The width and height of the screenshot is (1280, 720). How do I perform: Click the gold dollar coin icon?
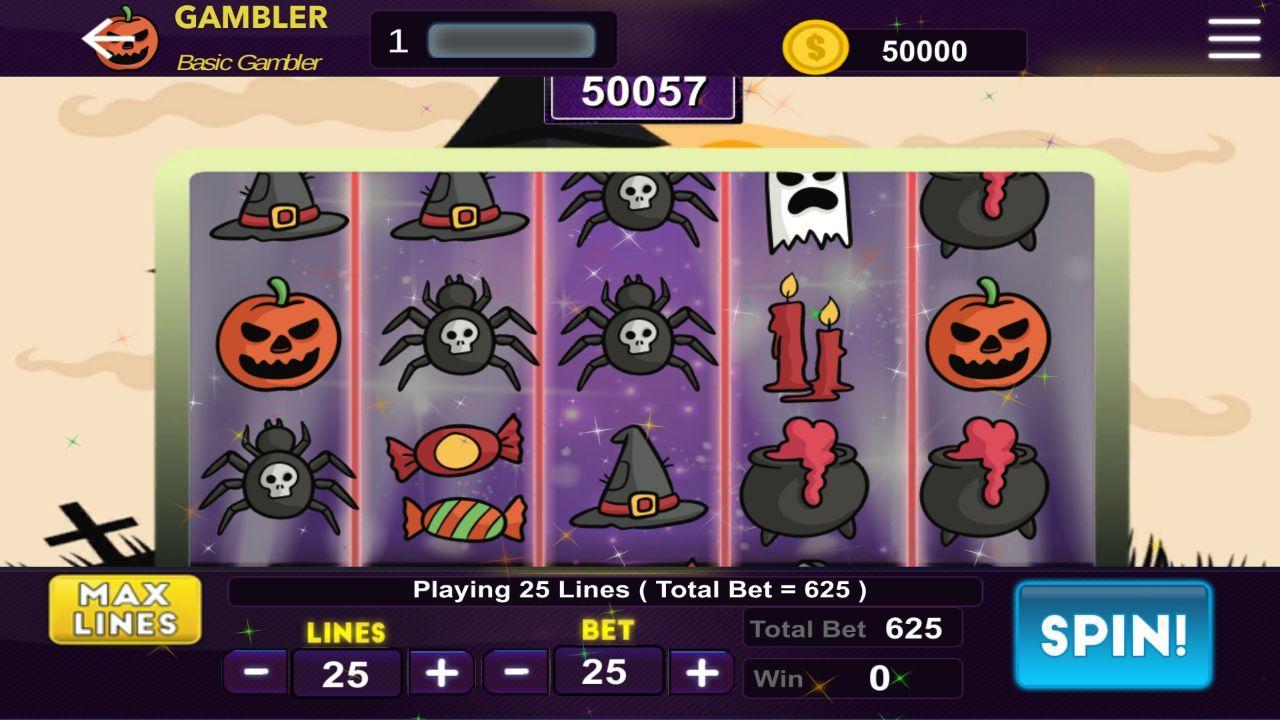coord(816,45)
